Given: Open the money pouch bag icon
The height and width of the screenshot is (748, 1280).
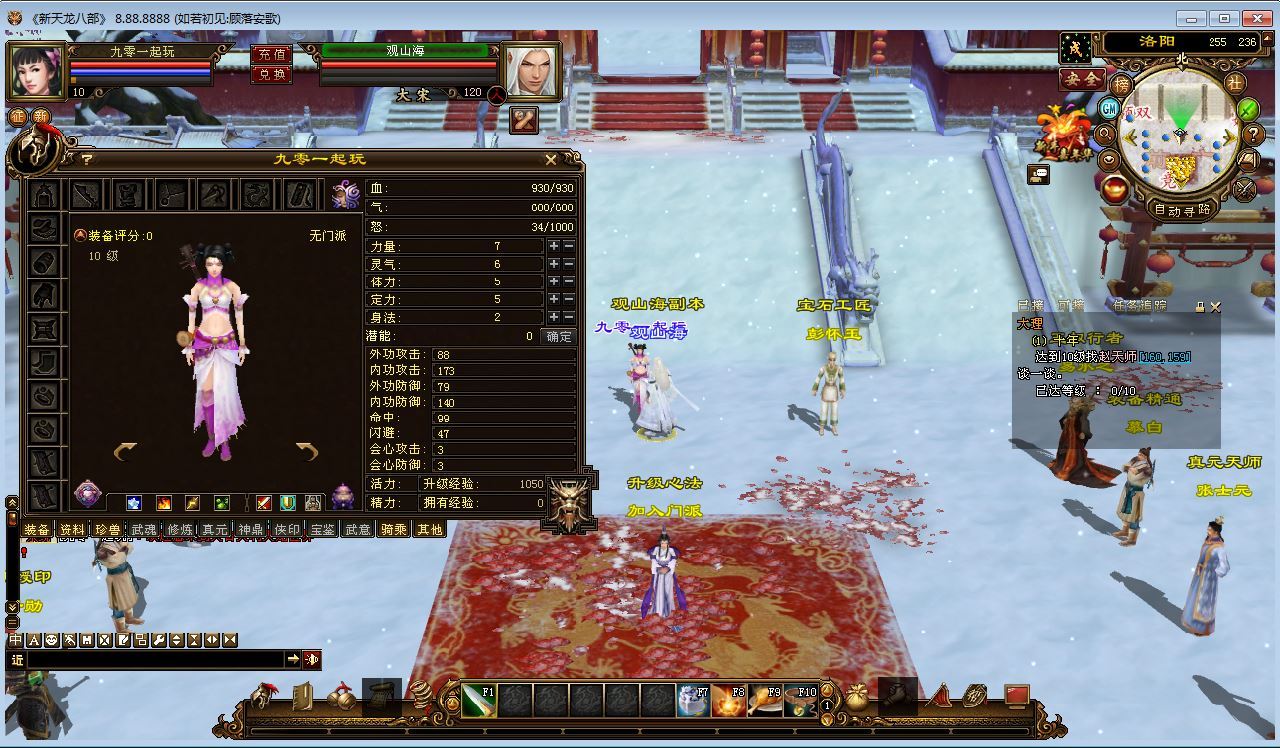Looking at the screenshot, I should point(857,697).
